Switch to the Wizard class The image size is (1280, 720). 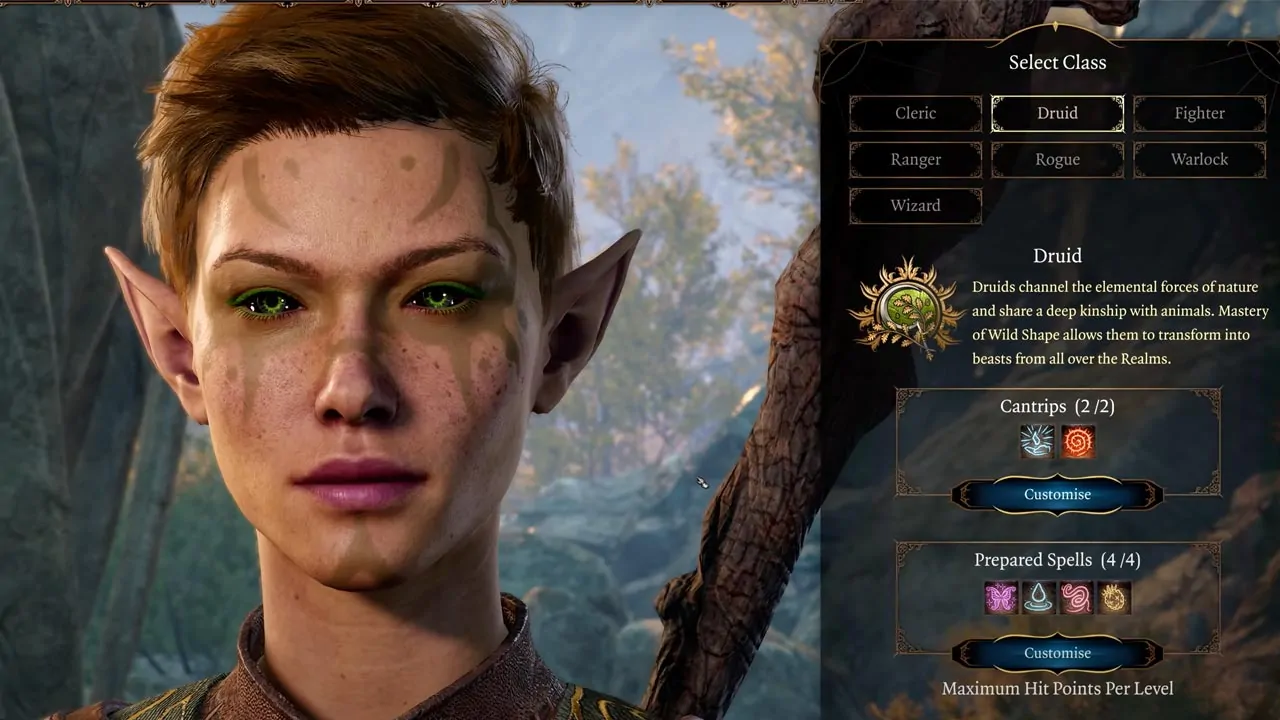[x=915, y=205]
